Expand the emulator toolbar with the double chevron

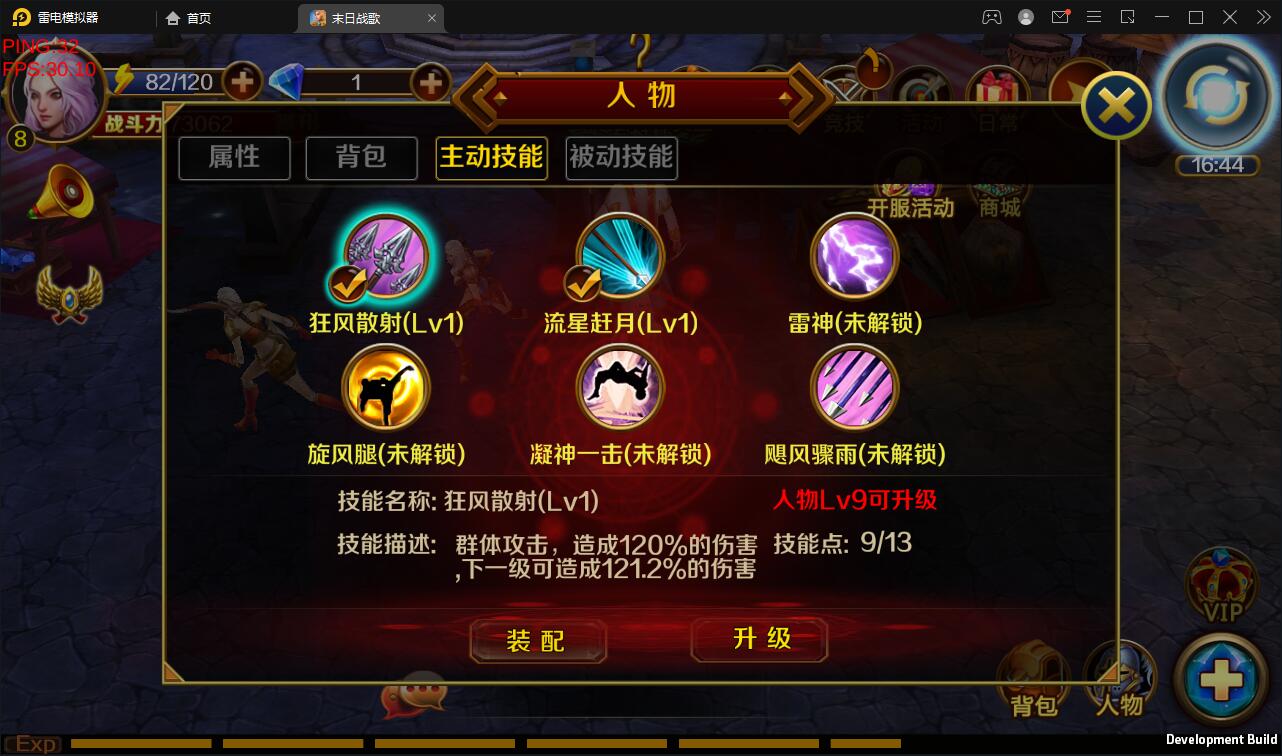(x=1262, y=17)
